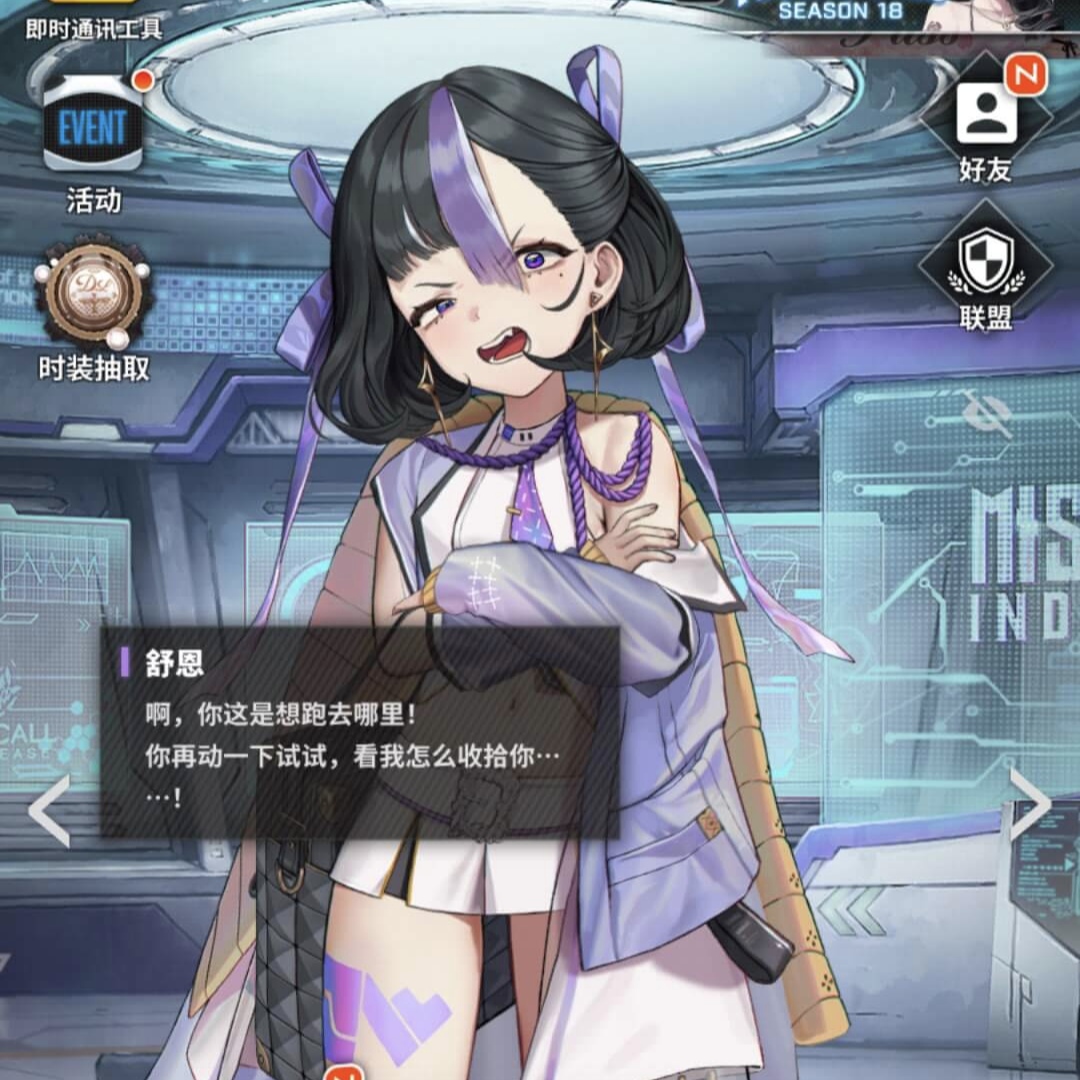The image size is (1080, 1080).
Task: Show the previous character with left arrow
Action: 48,810
